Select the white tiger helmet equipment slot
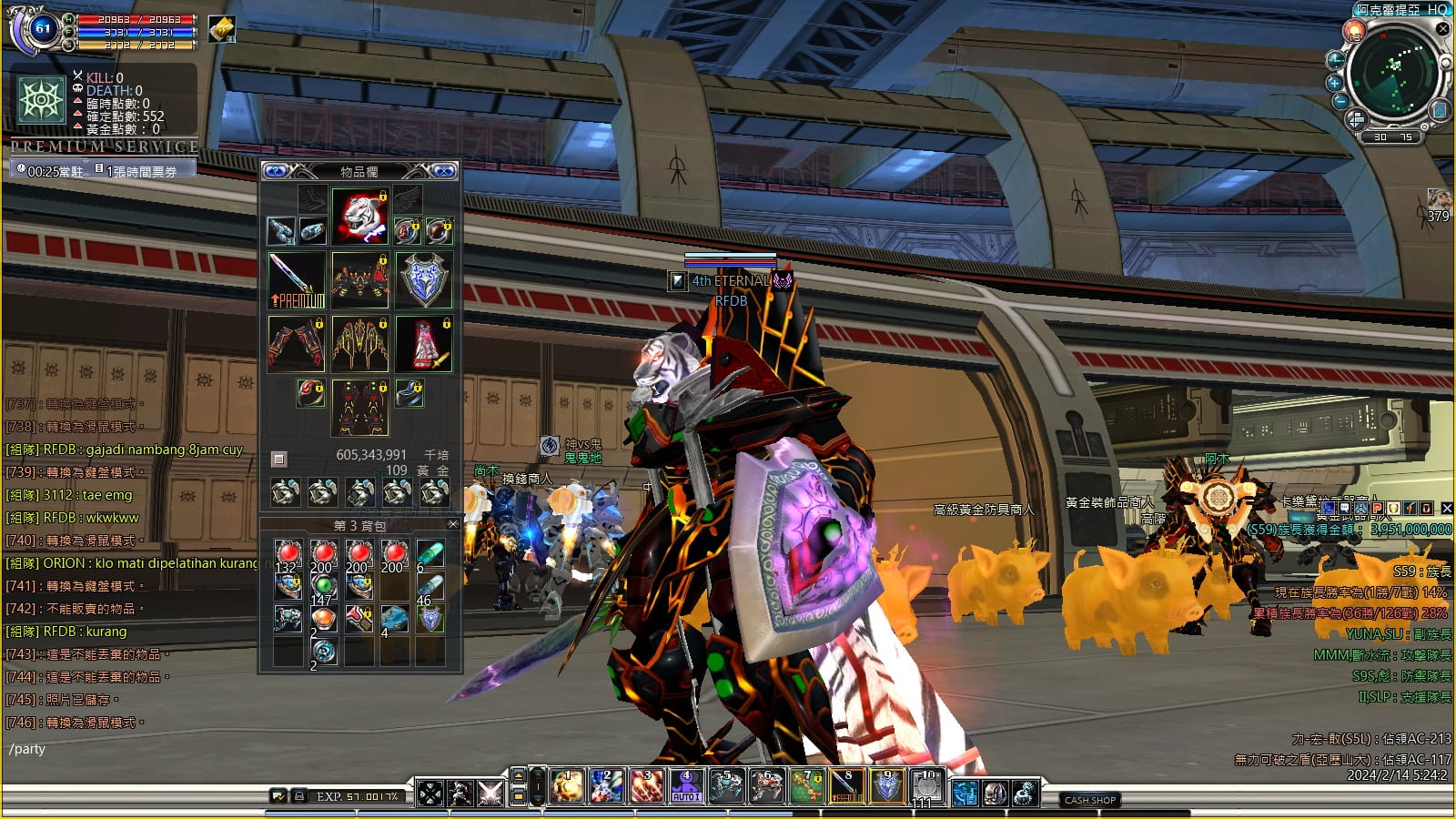This screenshot has height=819, width=1456. [360, 217]
